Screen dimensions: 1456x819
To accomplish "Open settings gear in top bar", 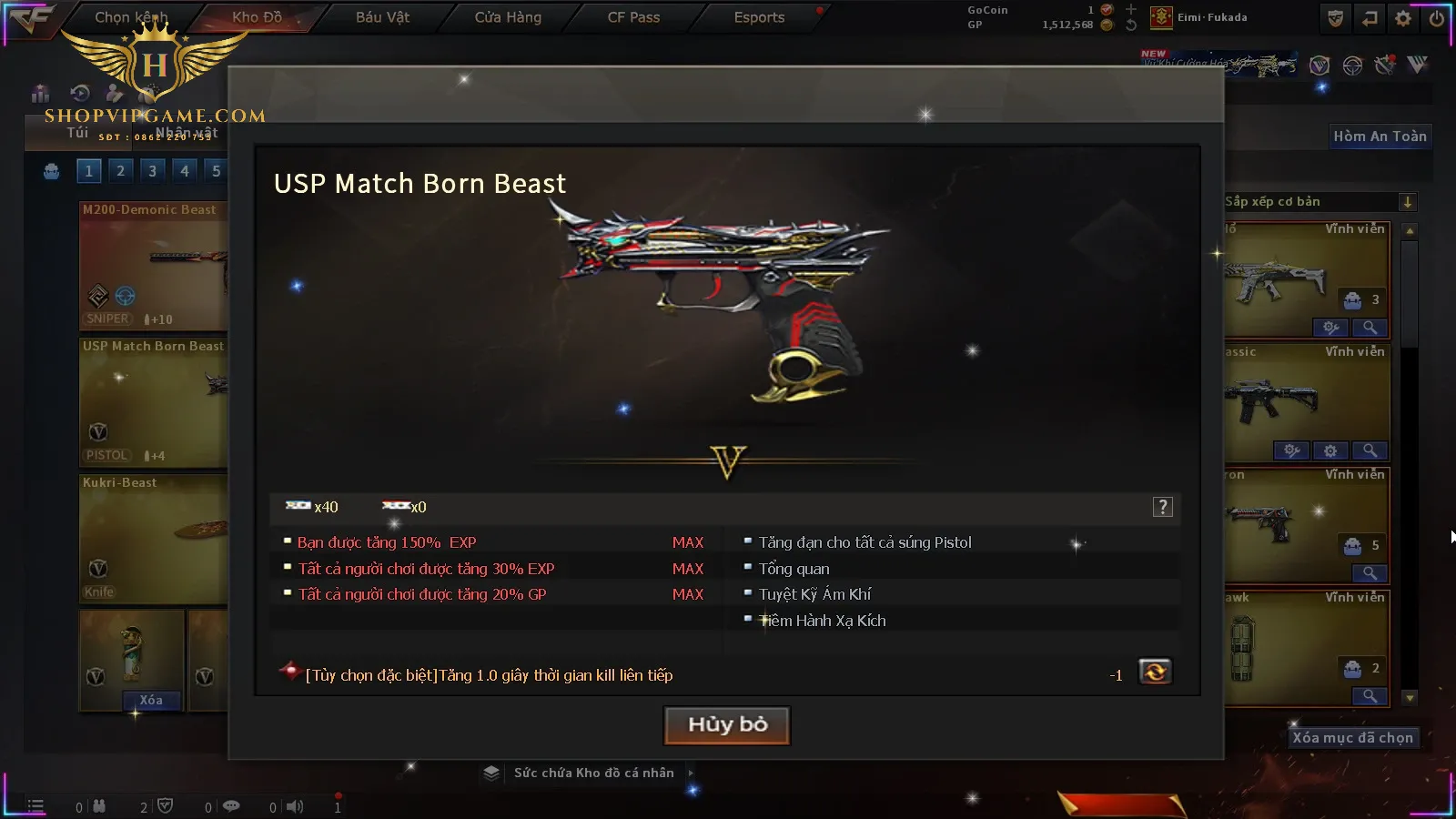I will (x=1403, y=18).
